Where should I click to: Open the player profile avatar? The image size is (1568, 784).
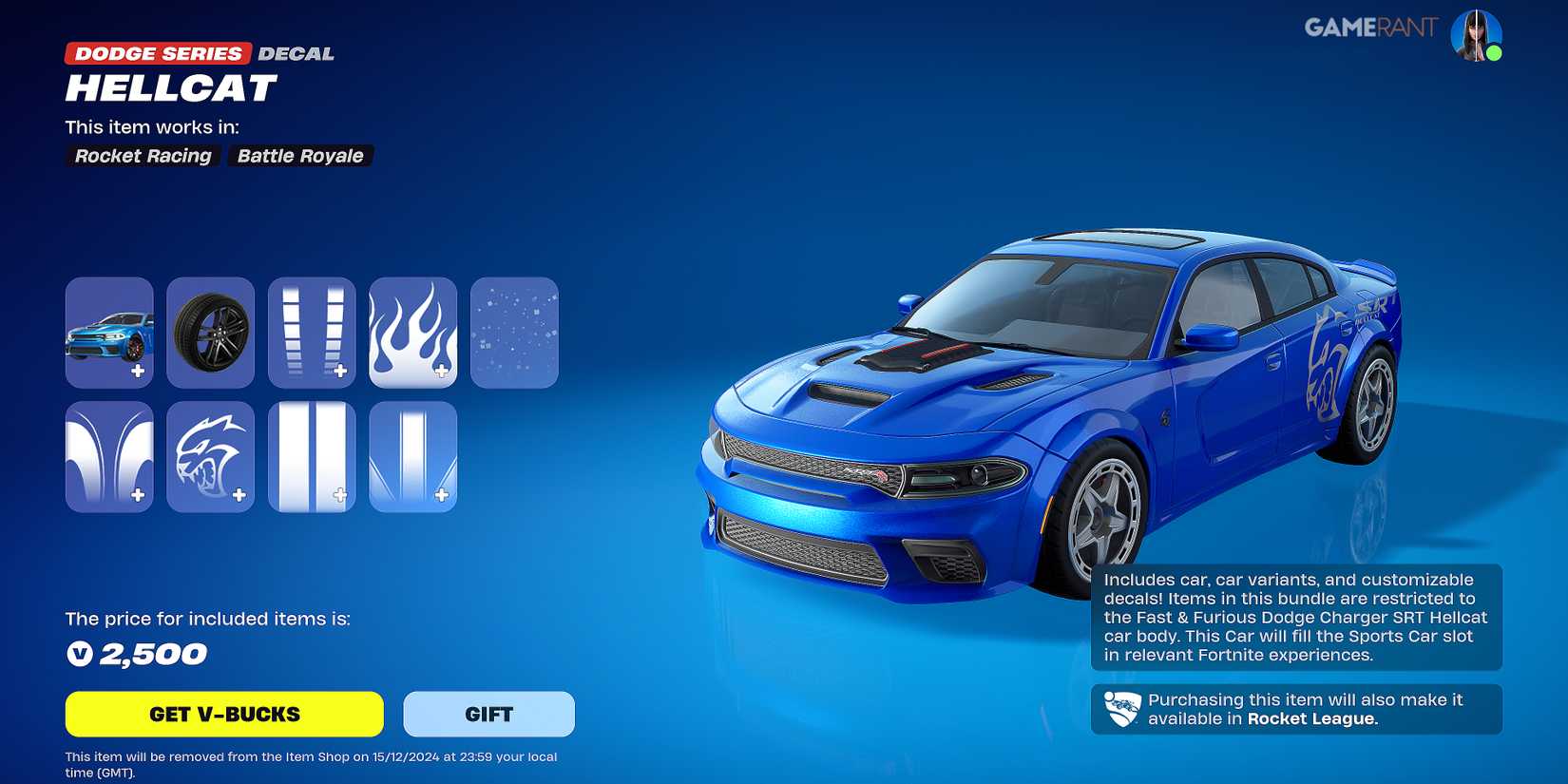(x=1478, y=34)
